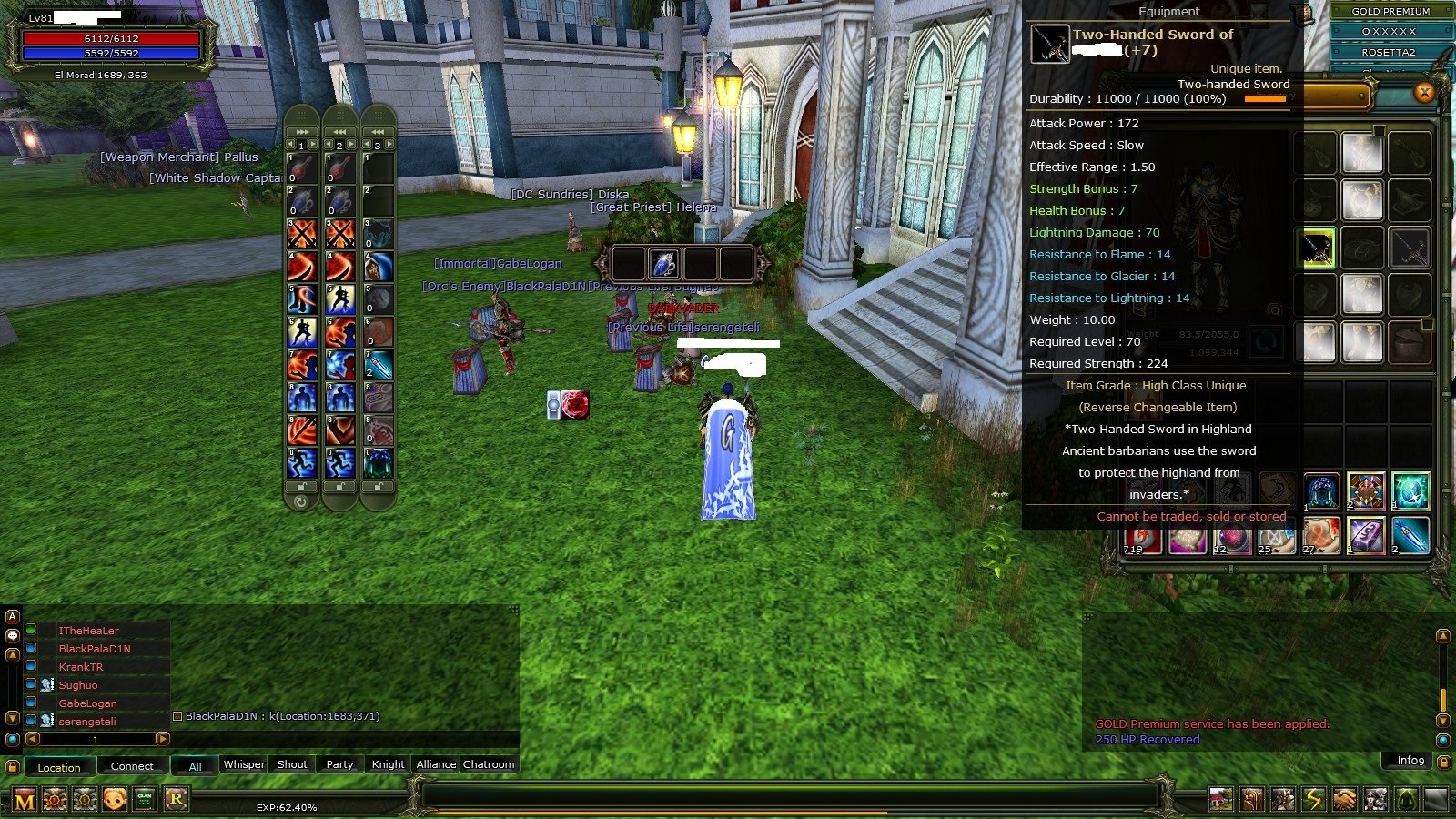
Task: Open the chat number dropdown showing 1
Action: 94,741
